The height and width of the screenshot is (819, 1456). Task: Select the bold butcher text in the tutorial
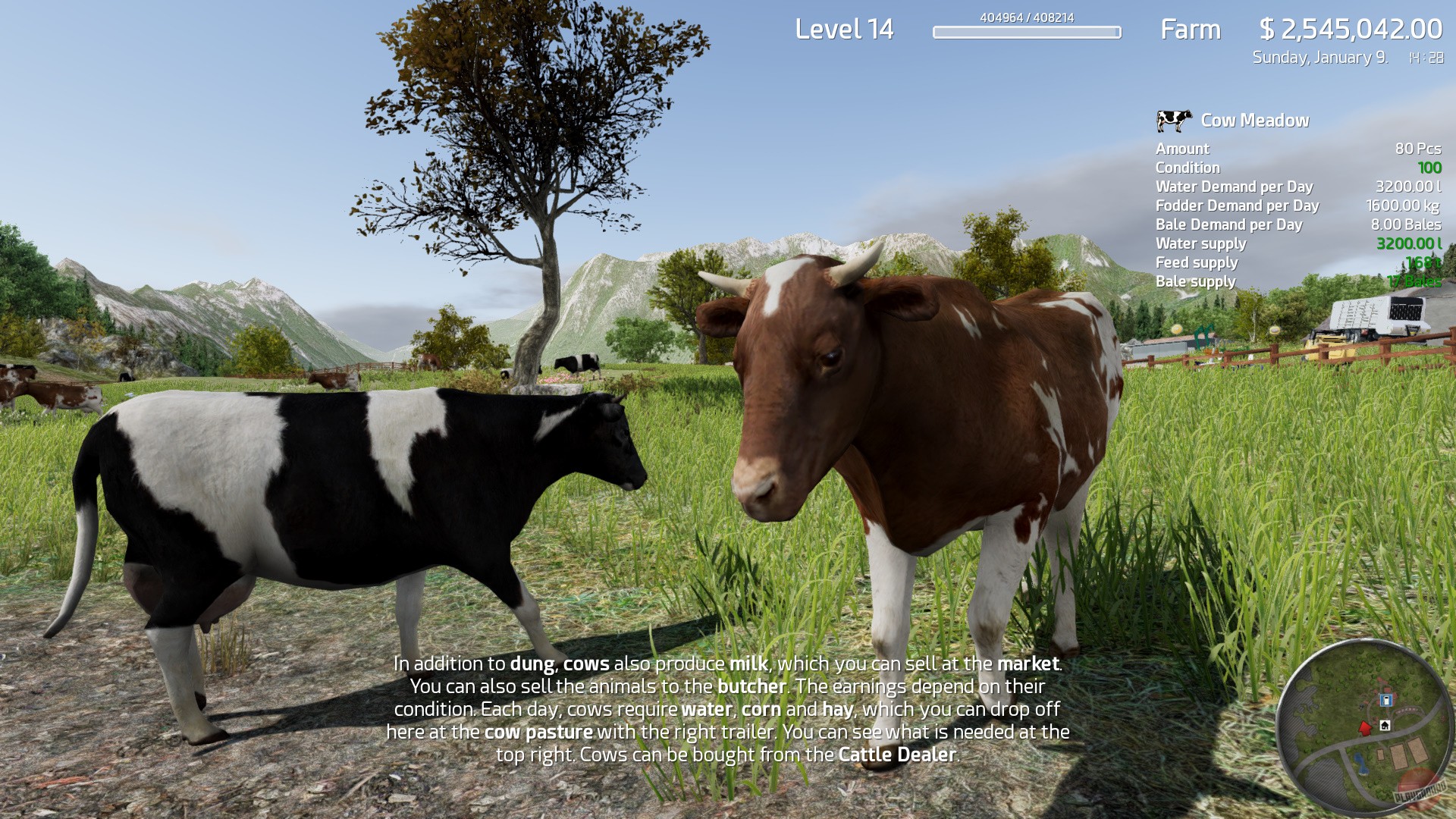pyautogui.click(x=751, y=687)
